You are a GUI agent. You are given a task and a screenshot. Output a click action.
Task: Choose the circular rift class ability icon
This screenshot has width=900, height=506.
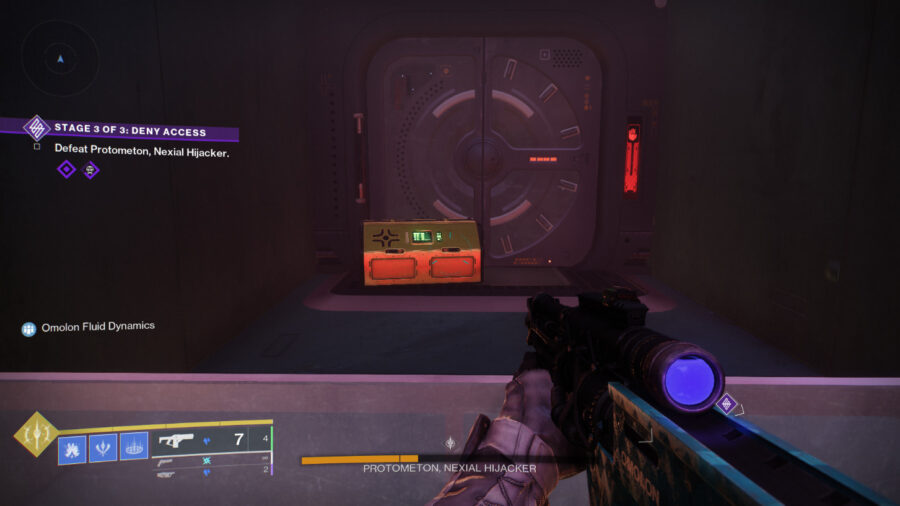coord(134,446)
